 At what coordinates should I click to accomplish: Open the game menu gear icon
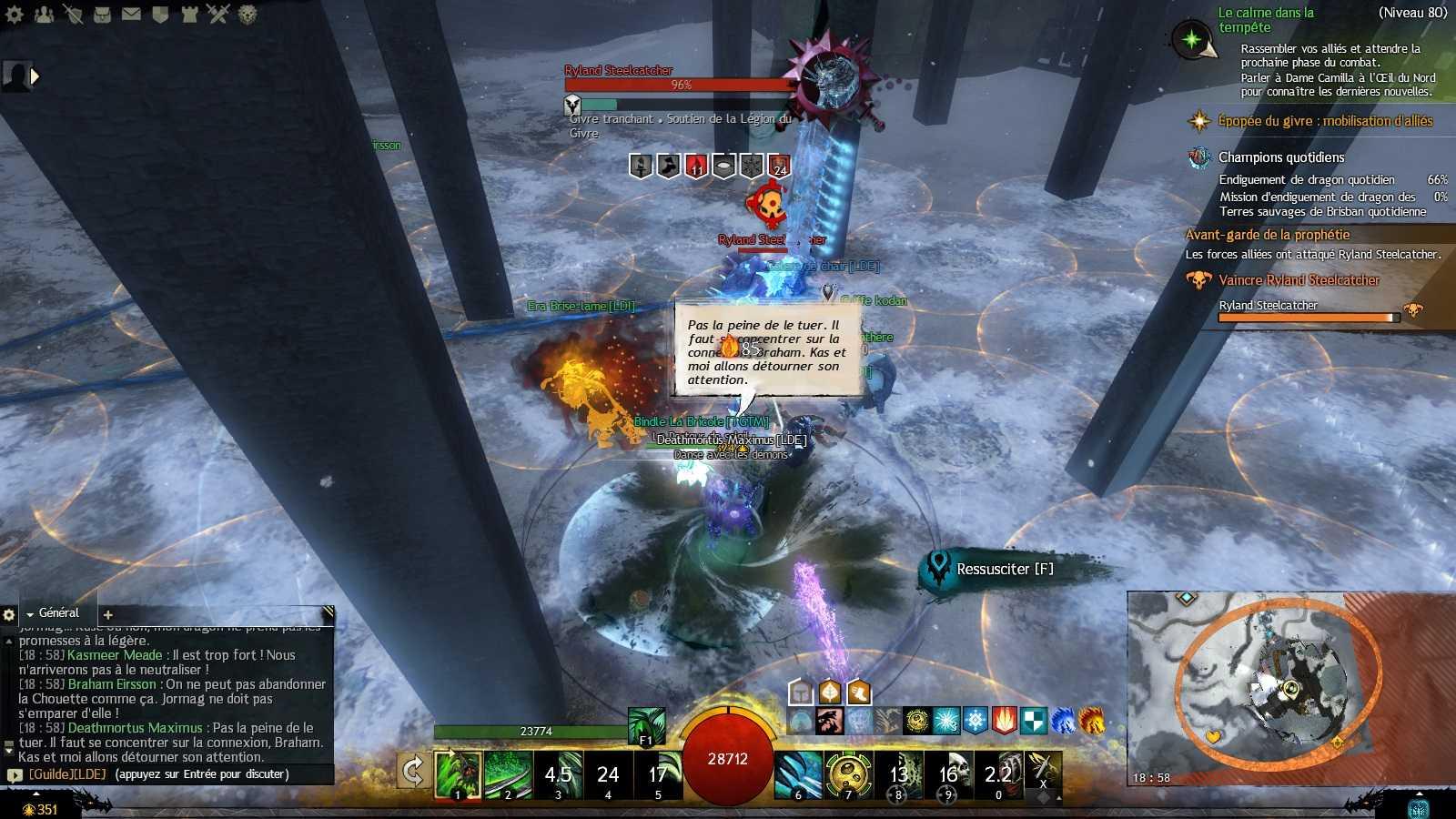14,14
